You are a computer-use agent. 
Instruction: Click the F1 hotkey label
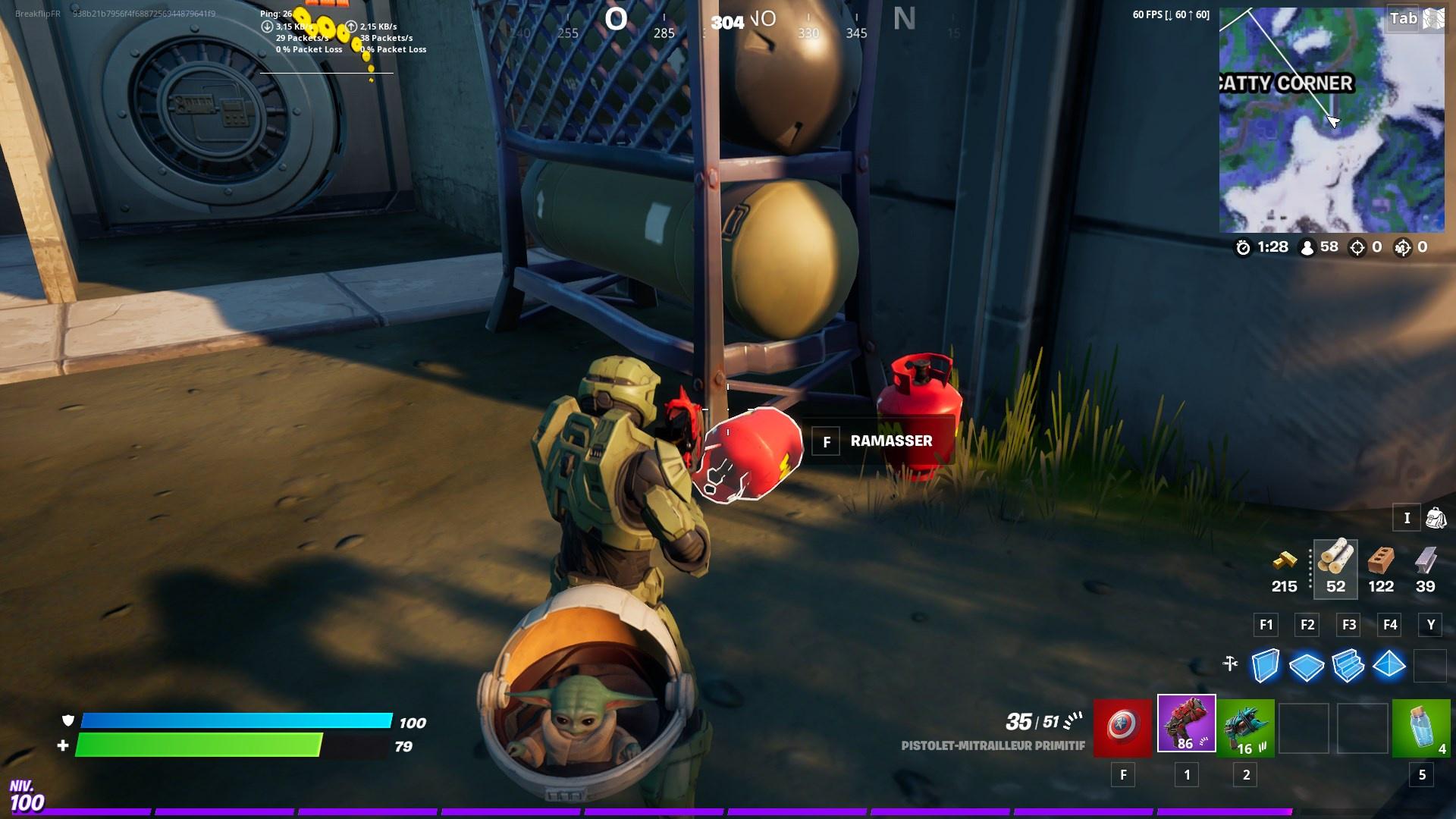tap(1265, 625)
